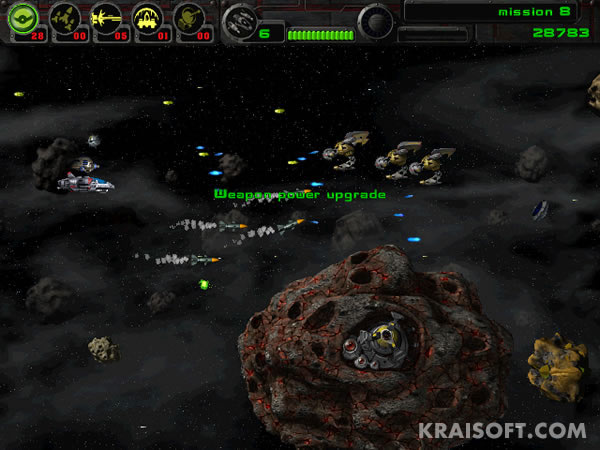Activate the laser beam weapon icon showing 05

(x=106, y=17)
